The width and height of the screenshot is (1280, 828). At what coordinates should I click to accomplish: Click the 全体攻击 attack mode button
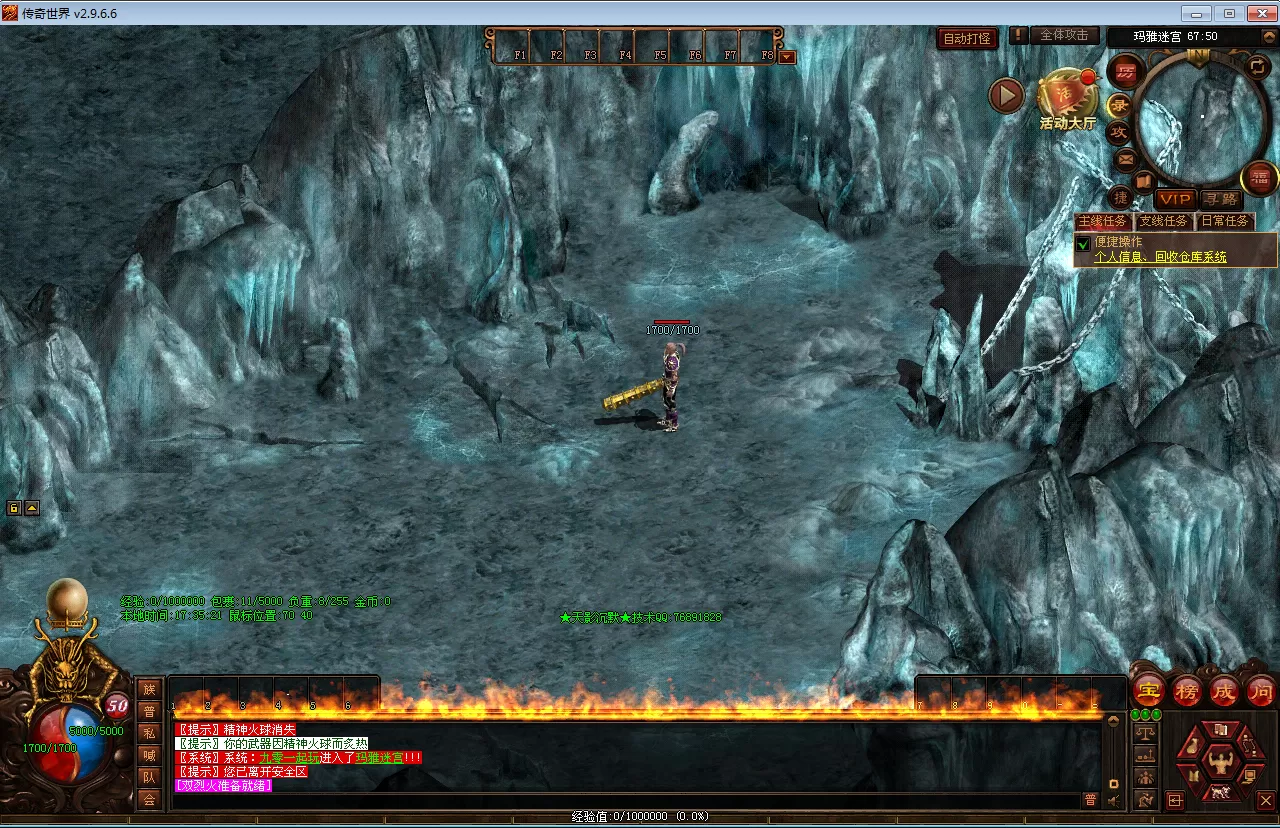click(x=1064, y=35)
